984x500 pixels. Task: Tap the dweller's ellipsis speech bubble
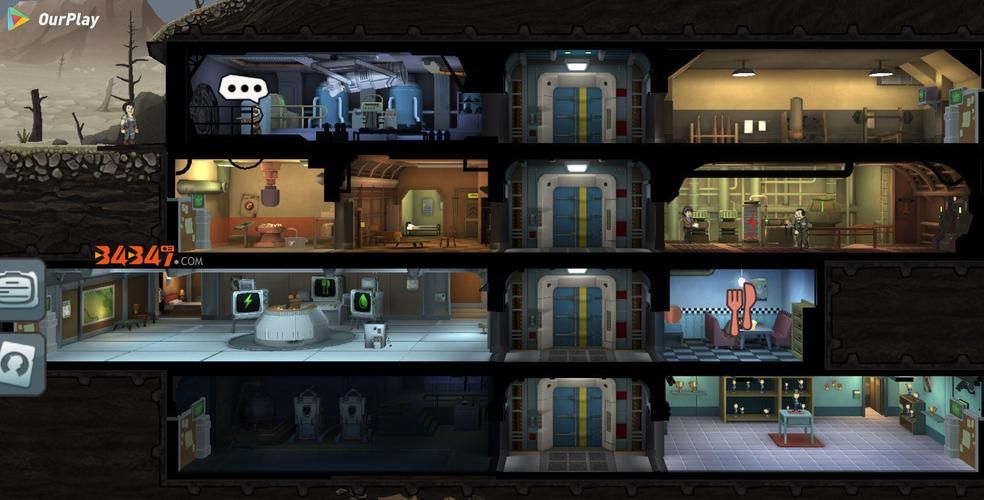(240, 89)
